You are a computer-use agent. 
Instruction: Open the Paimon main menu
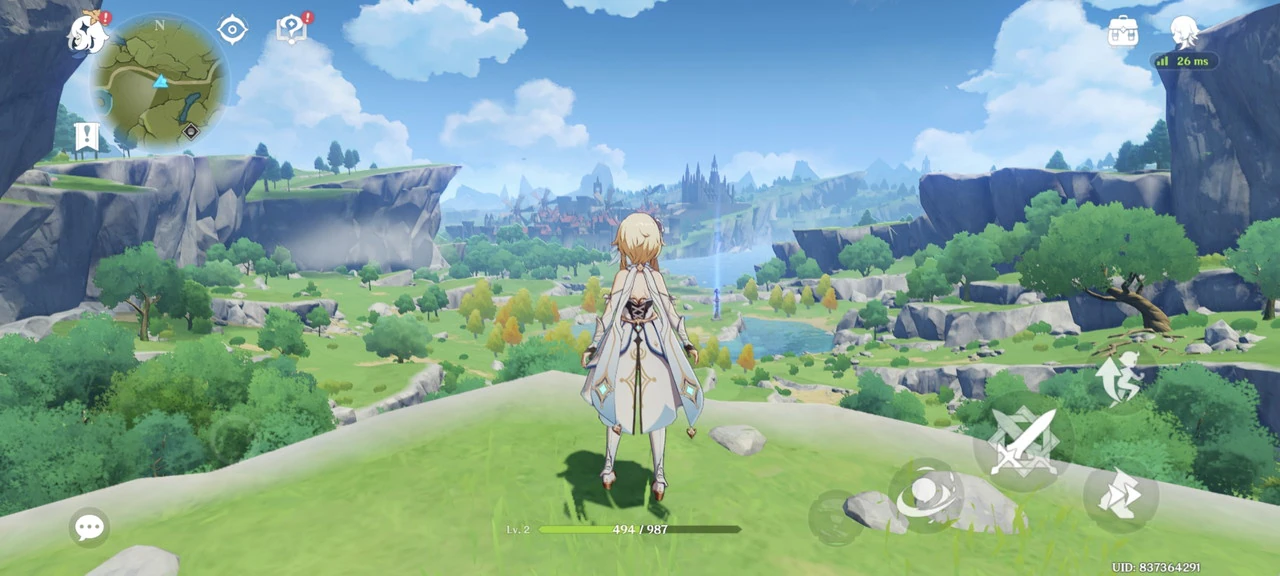click(88, 34)
